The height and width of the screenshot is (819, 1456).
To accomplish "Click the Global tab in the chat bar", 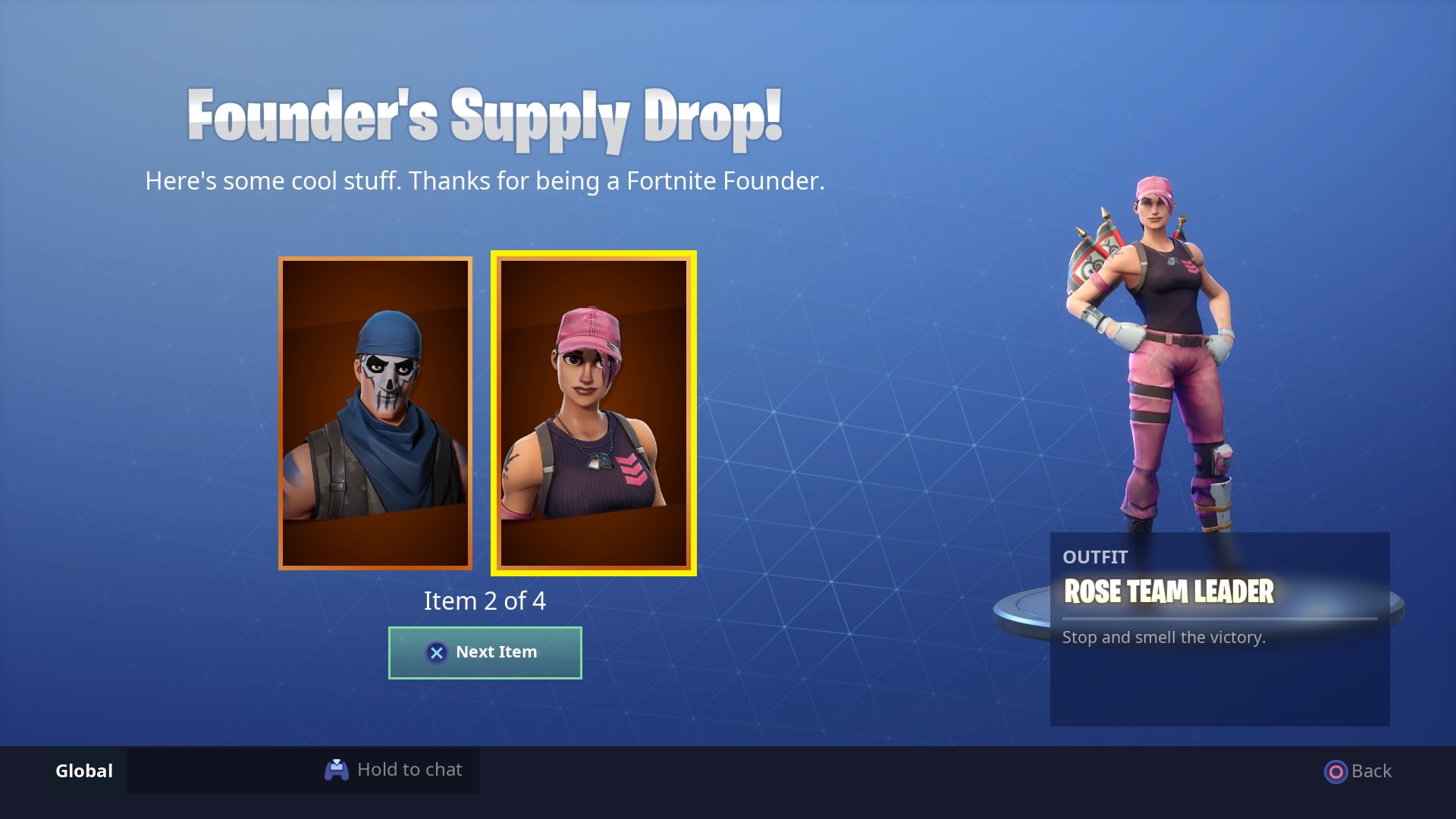I will [82, 770].
